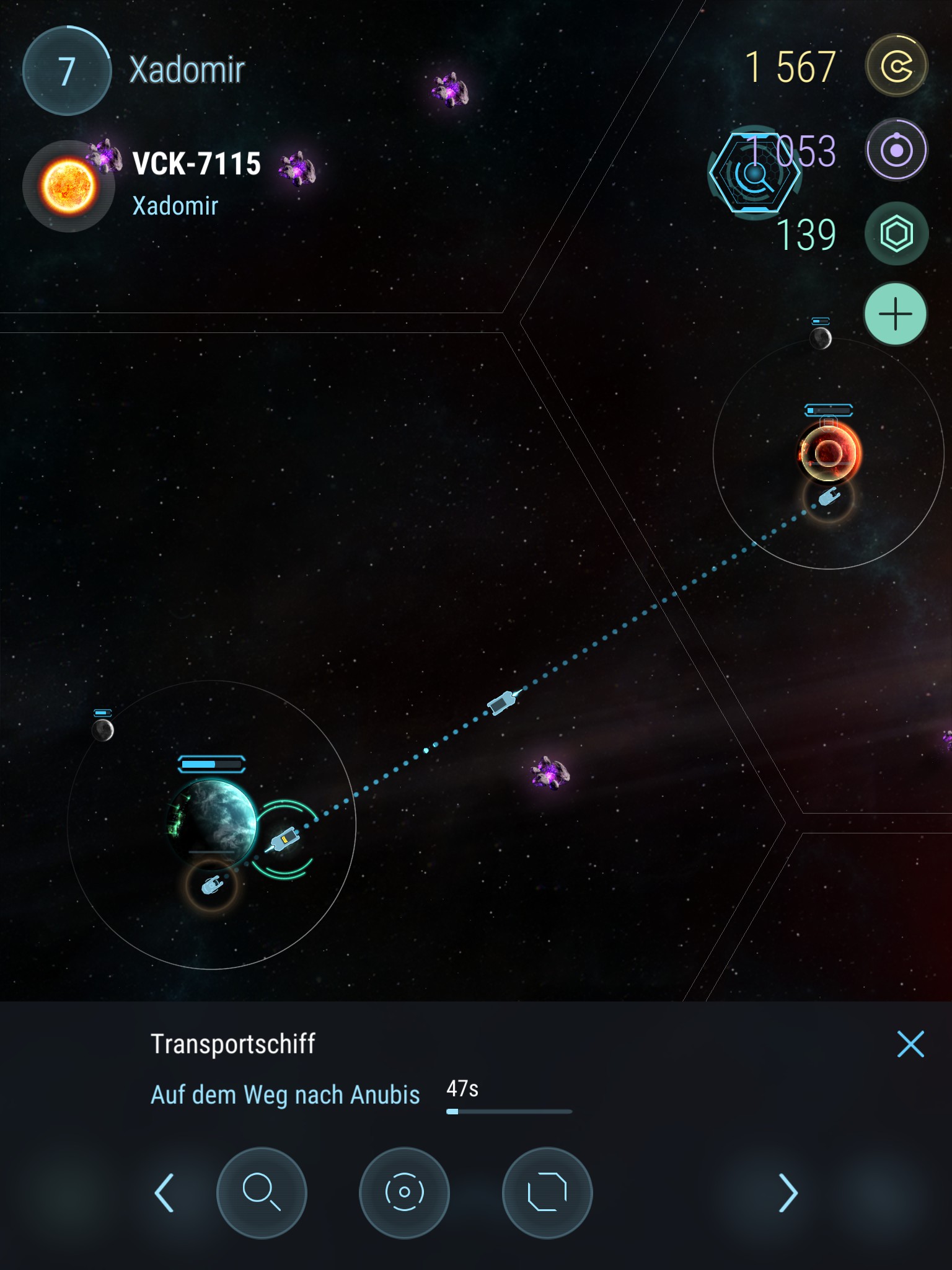The image size is (952, 1270).
Task: Tap the green hexagon crystal icon
Action: (x=896, y=234)
